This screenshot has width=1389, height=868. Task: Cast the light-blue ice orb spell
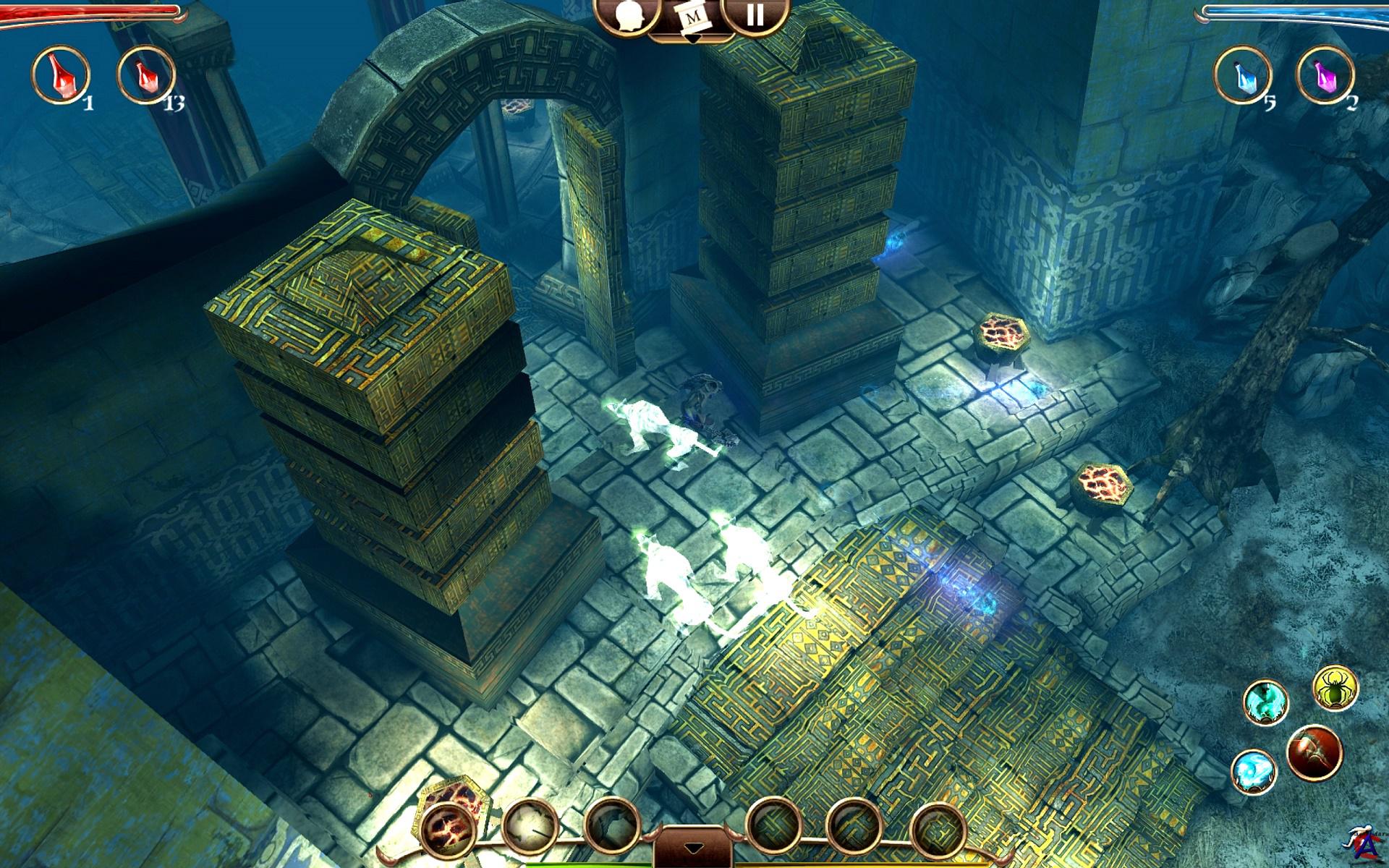[1254, 771]
